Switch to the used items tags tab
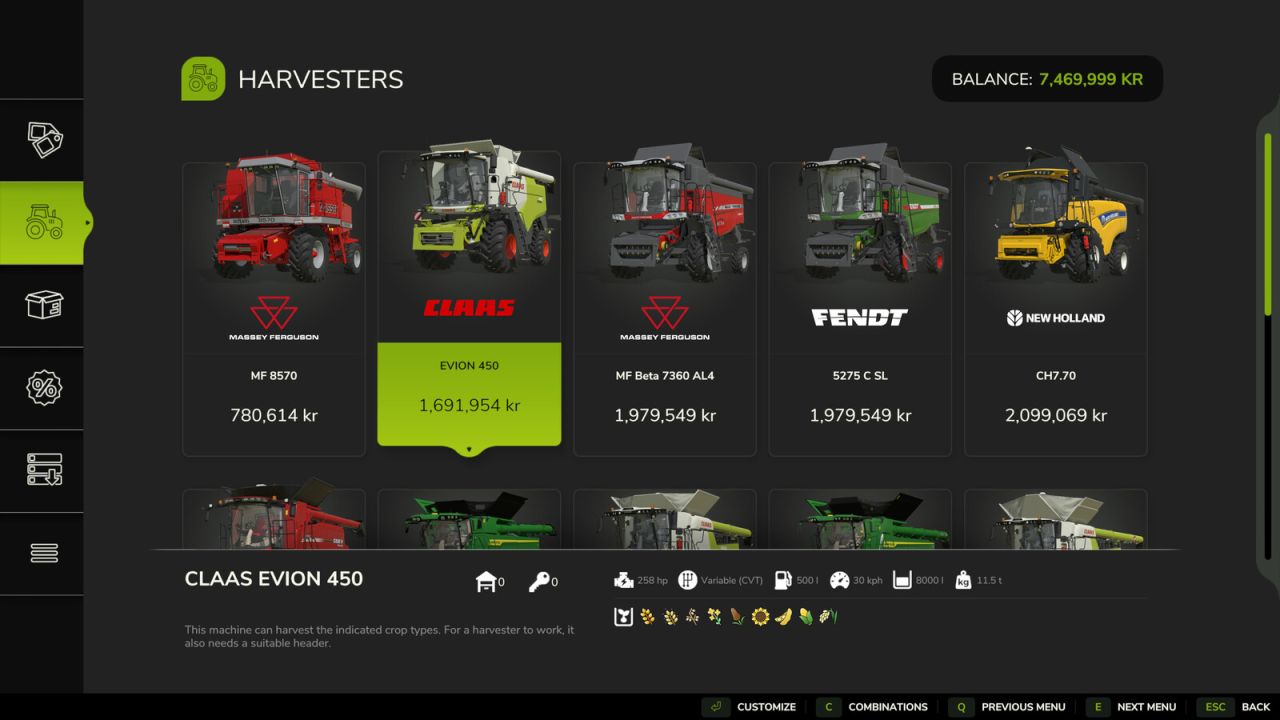This screenshot has height=720, width=1280. pyautogui.click(x=43, y=140)
